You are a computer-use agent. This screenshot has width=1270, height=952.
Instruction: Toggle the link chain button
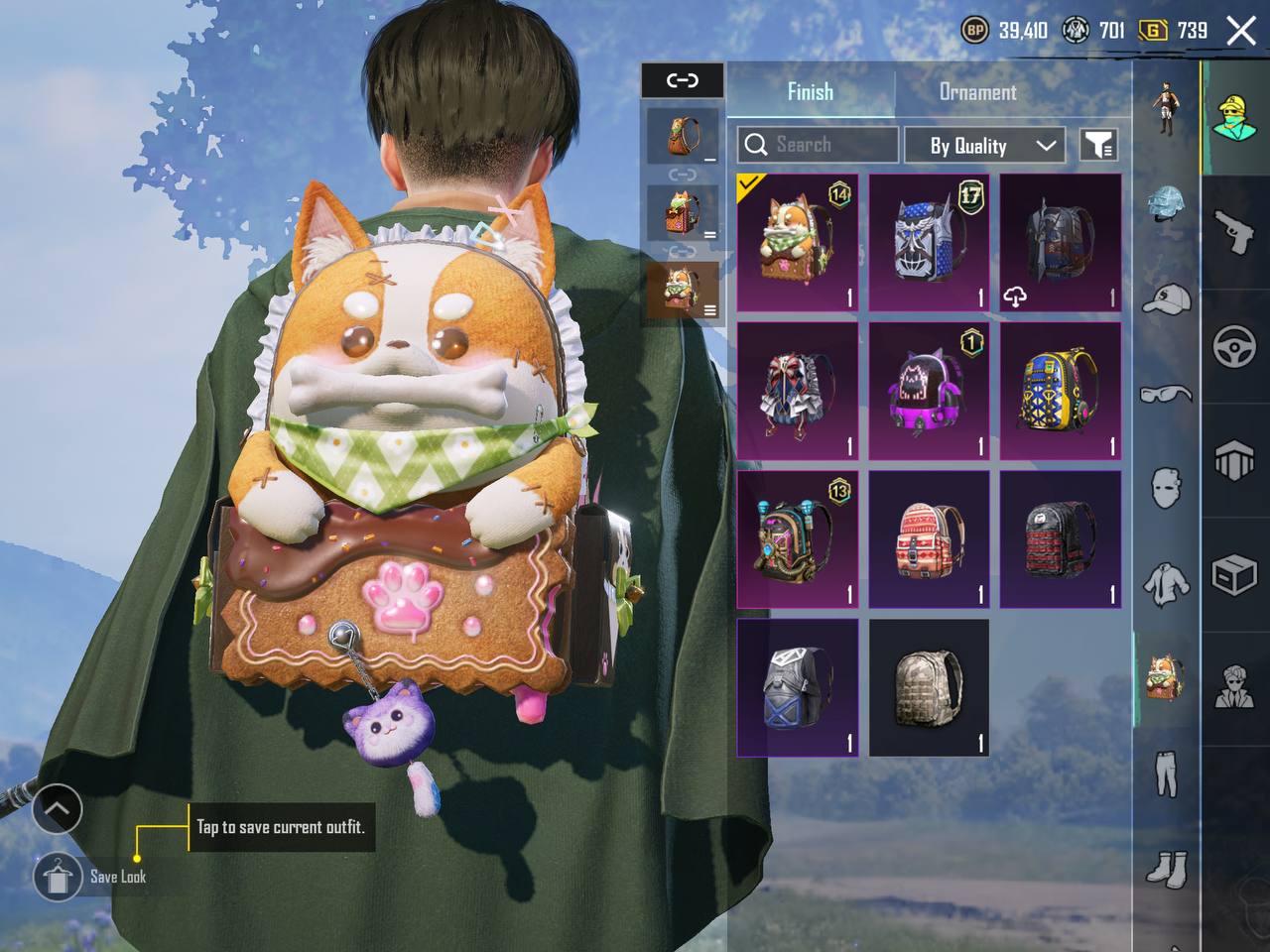(683, 80)
